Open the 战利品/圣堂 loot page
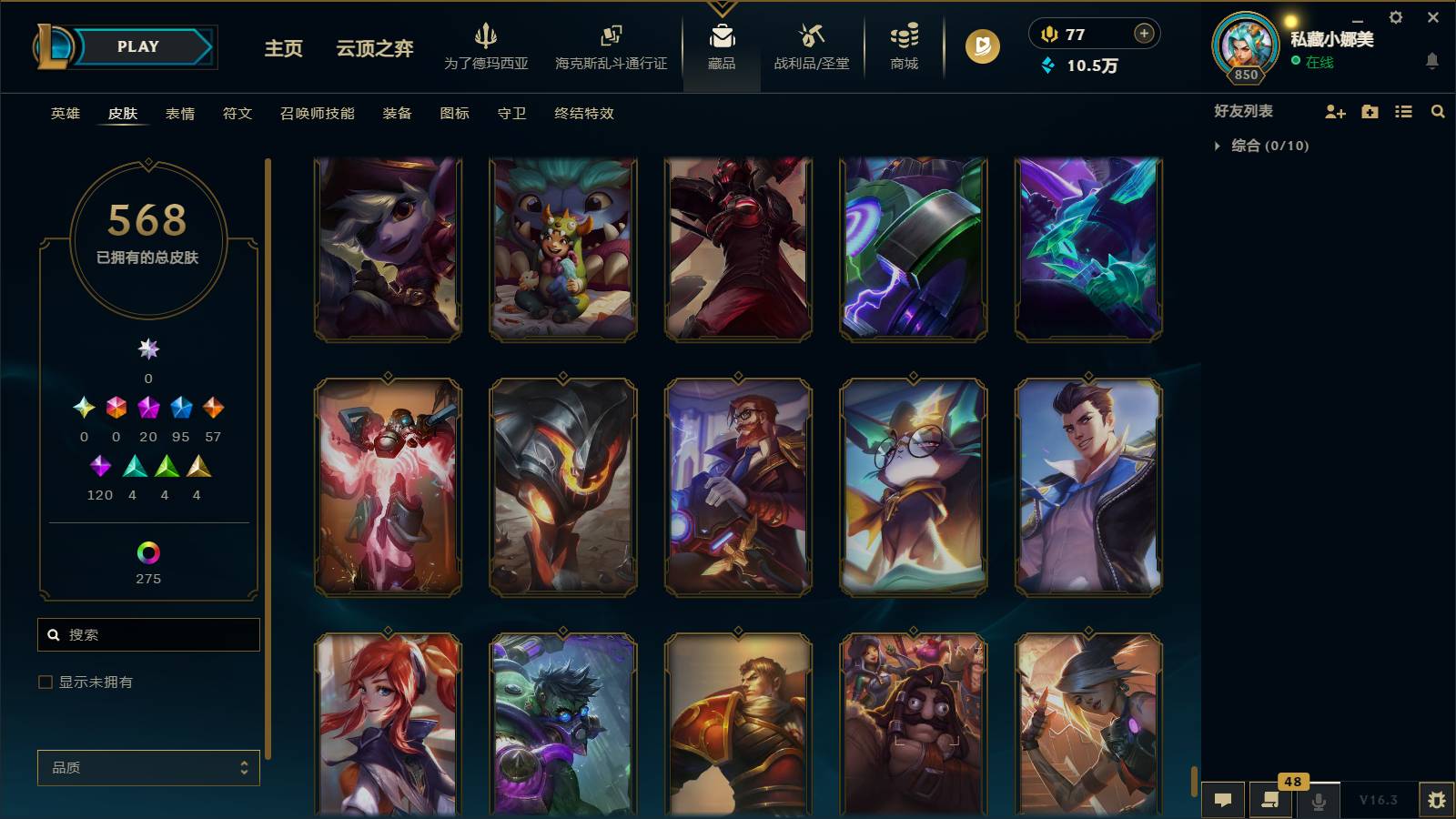1456x819 pixels. pyautogui.click(x=813, y=45)
